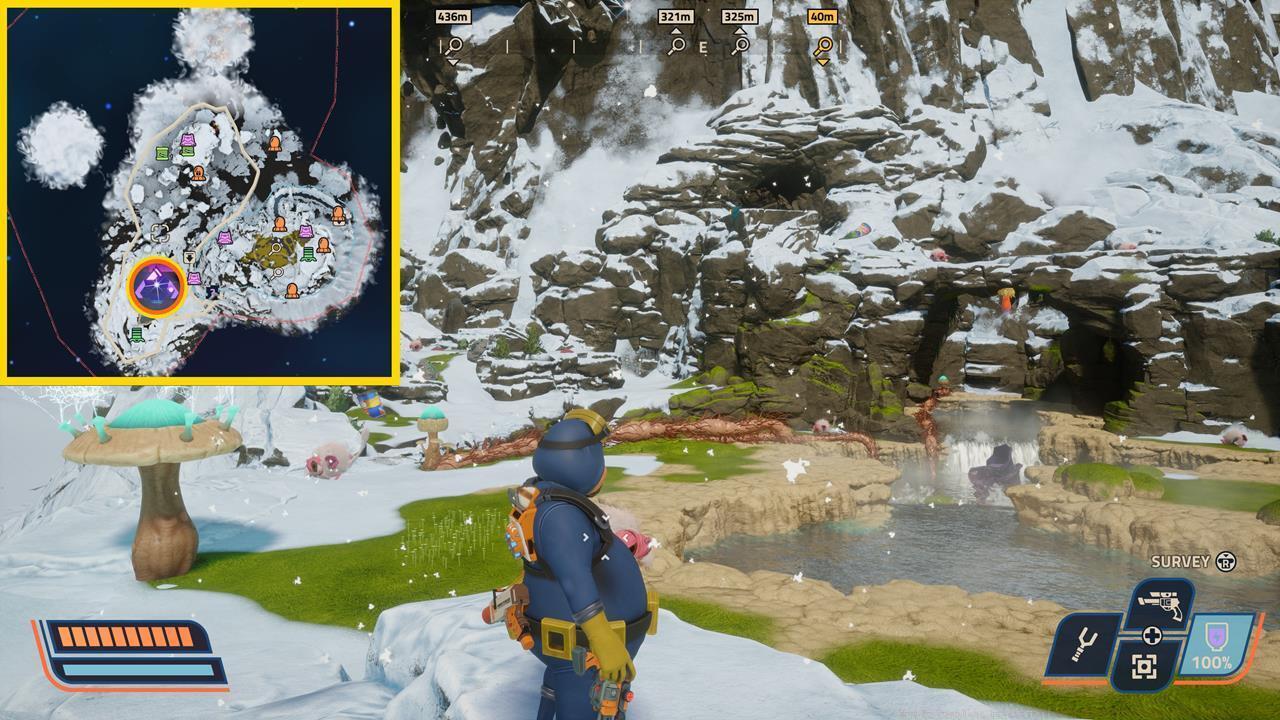
Task: Click a purple plant marker on the minimap
Action: [225, 239]
